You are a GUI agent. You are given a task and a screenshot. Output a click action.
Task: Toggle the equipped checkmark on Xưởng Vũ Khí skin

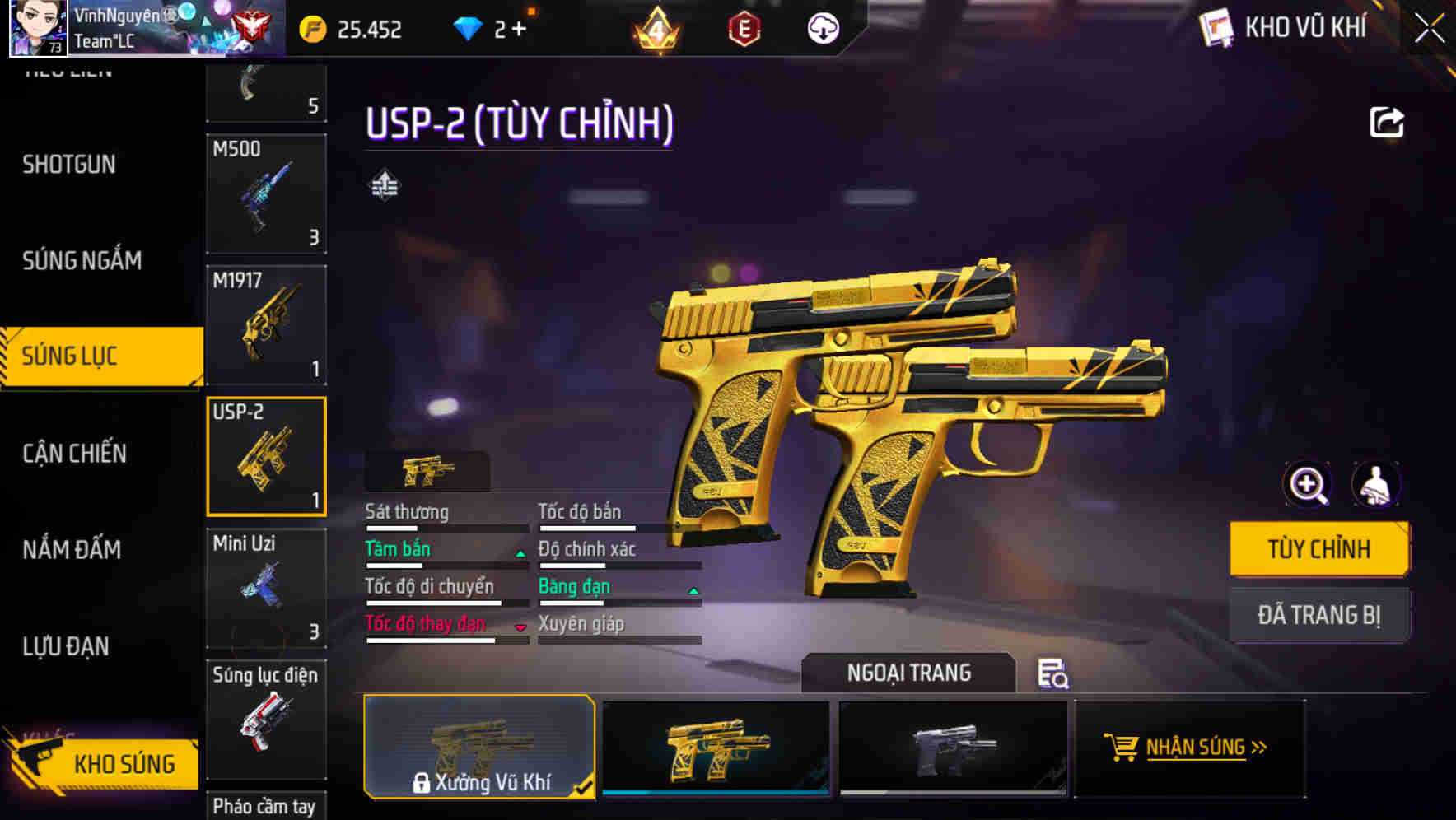[x=585, y=787]
